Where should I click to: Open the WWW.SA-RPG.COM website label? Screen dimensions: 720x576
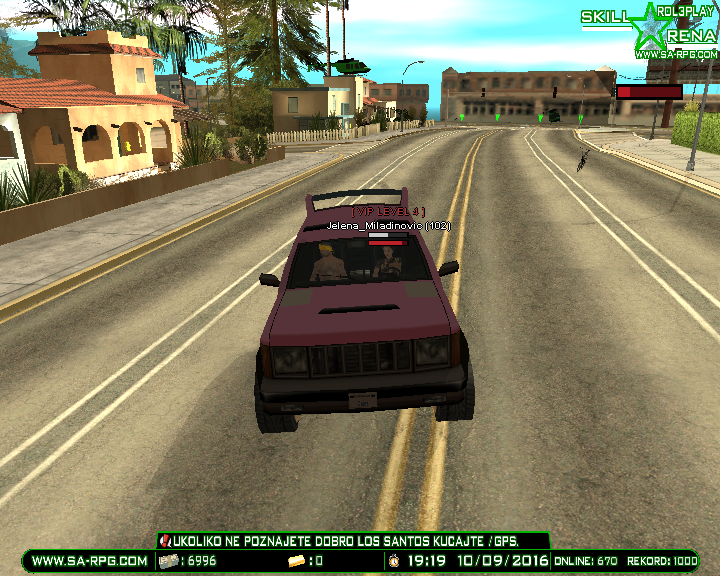[89, 562]
